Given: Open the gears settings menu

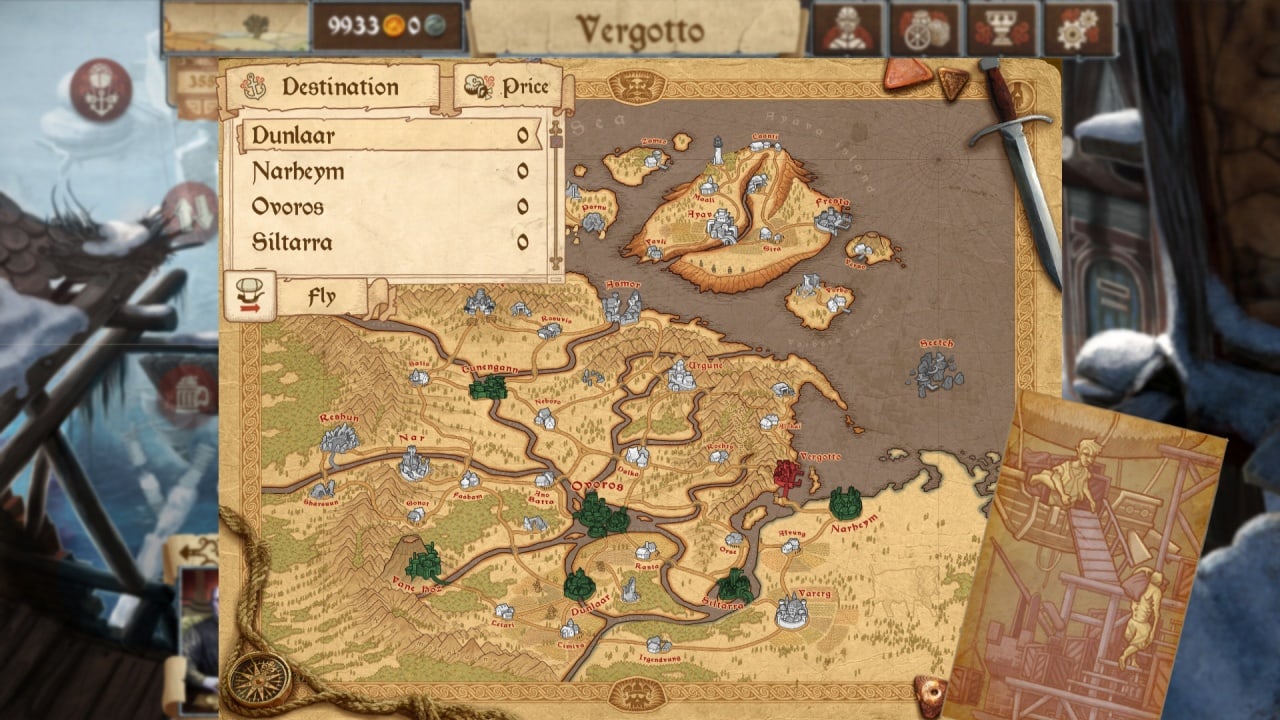Looking at the screenshot, I should [1079, 29].
